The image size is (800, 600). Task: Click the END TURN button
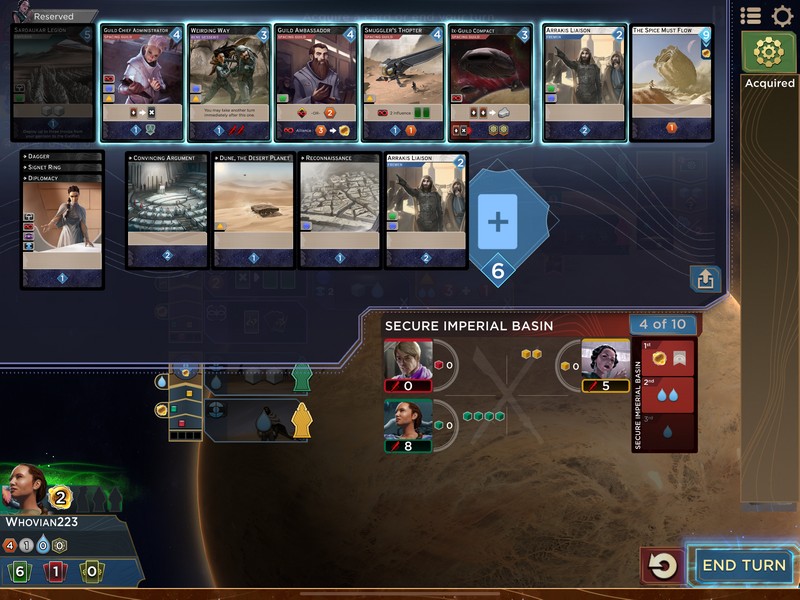(x=743, y=565)
